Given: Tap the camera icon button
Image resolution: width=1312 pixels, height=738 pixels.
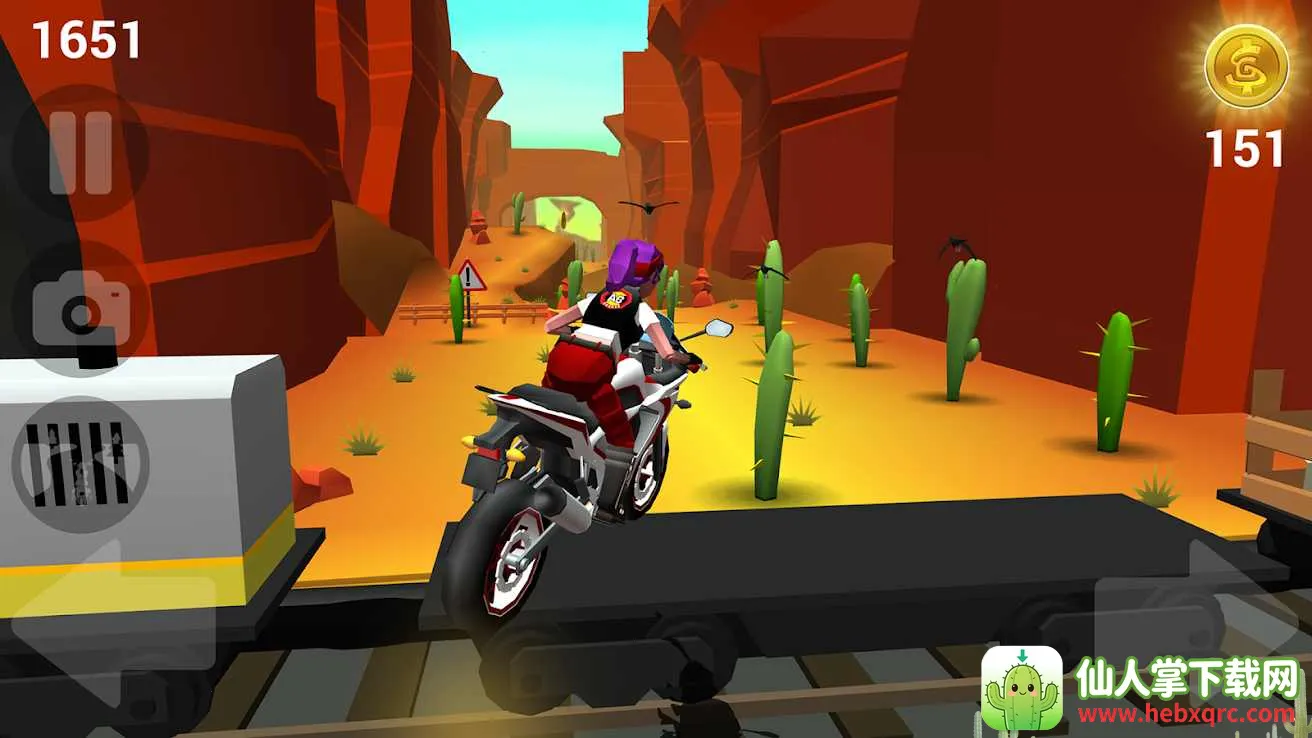Looking at the screenshot, I should point(80,310).
